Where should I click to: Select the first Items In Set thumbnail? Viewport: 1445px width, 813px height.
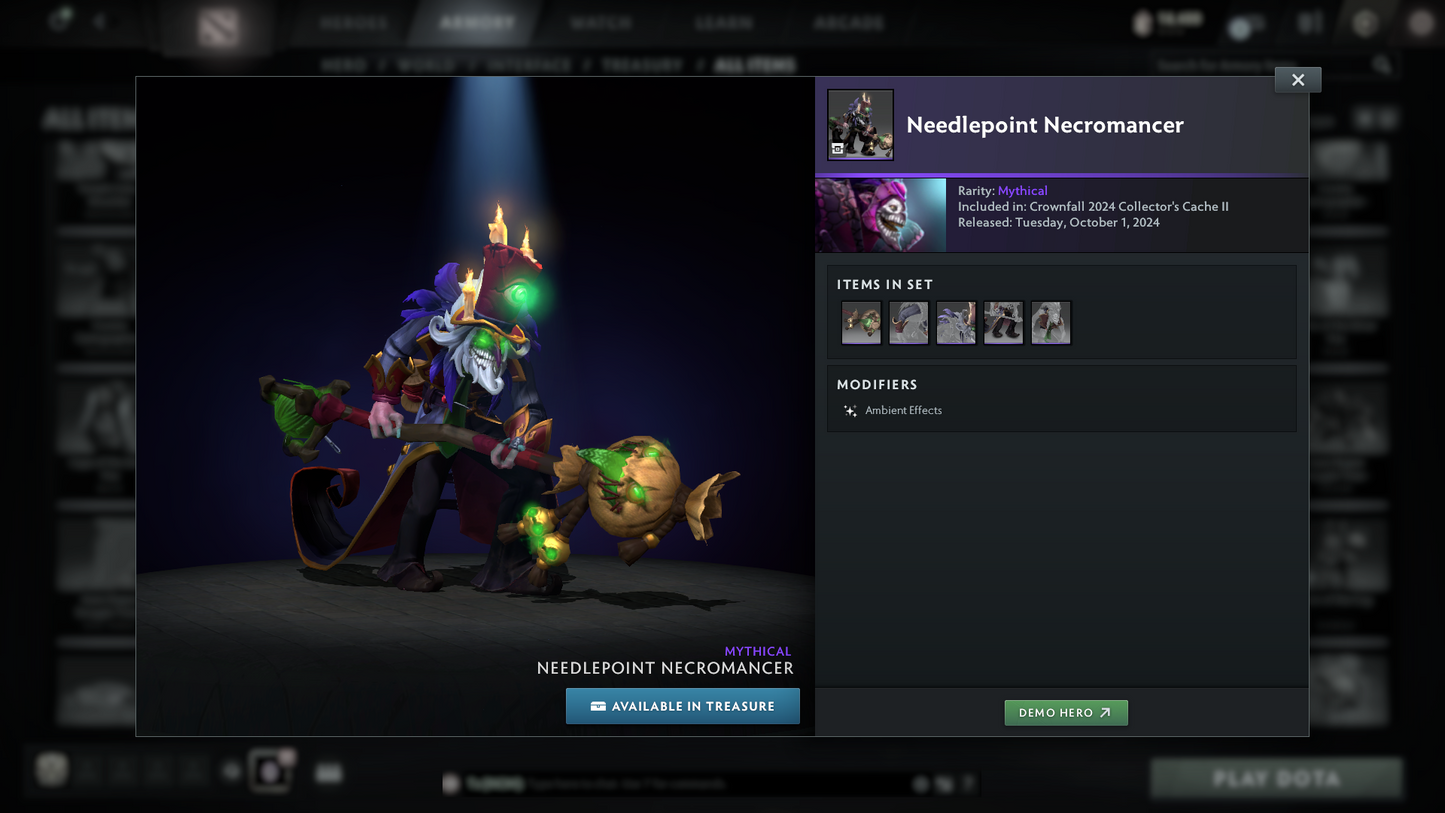point(860,322)
